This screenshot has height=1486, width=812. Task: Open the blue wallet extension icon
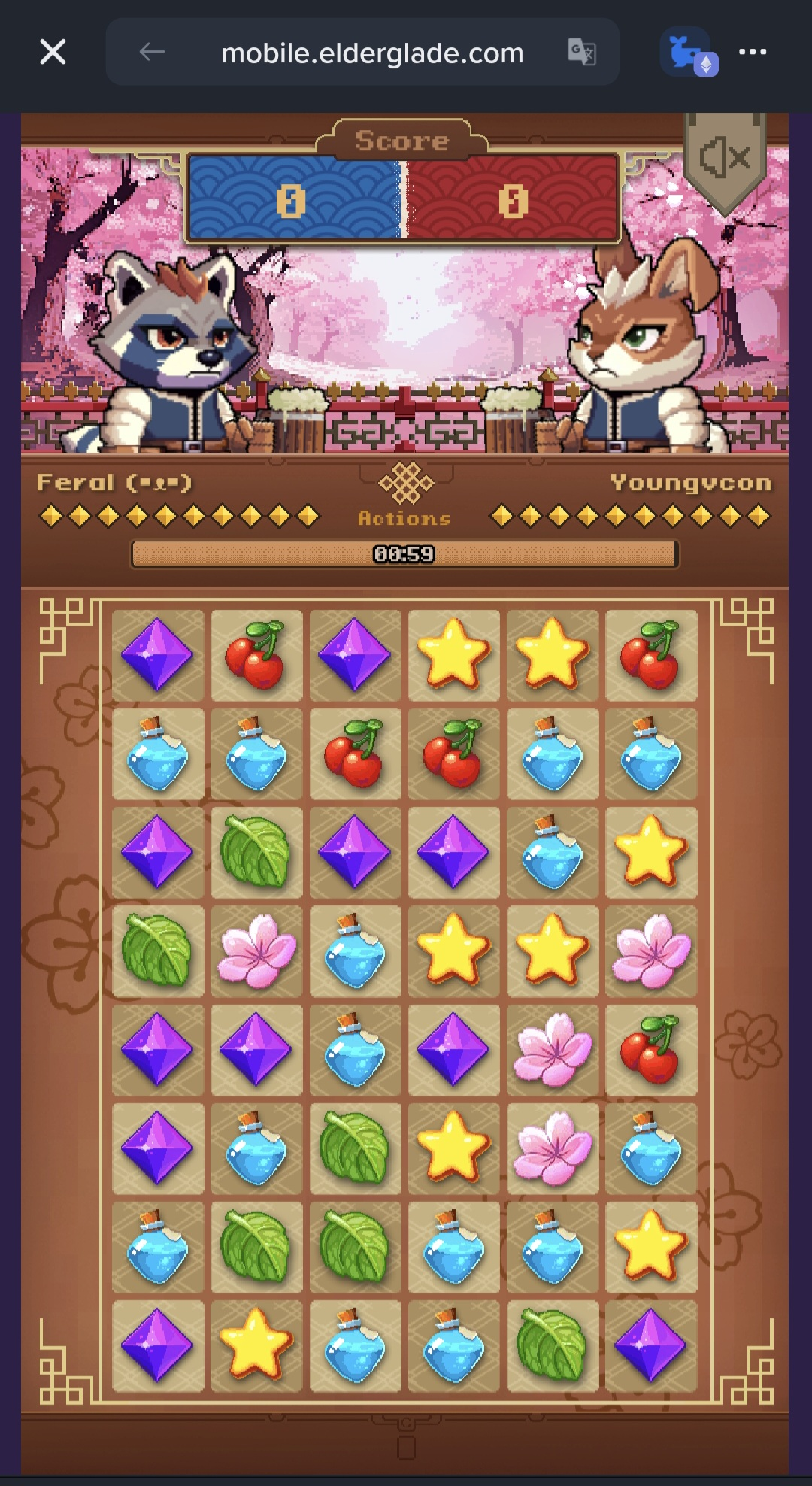689,53
